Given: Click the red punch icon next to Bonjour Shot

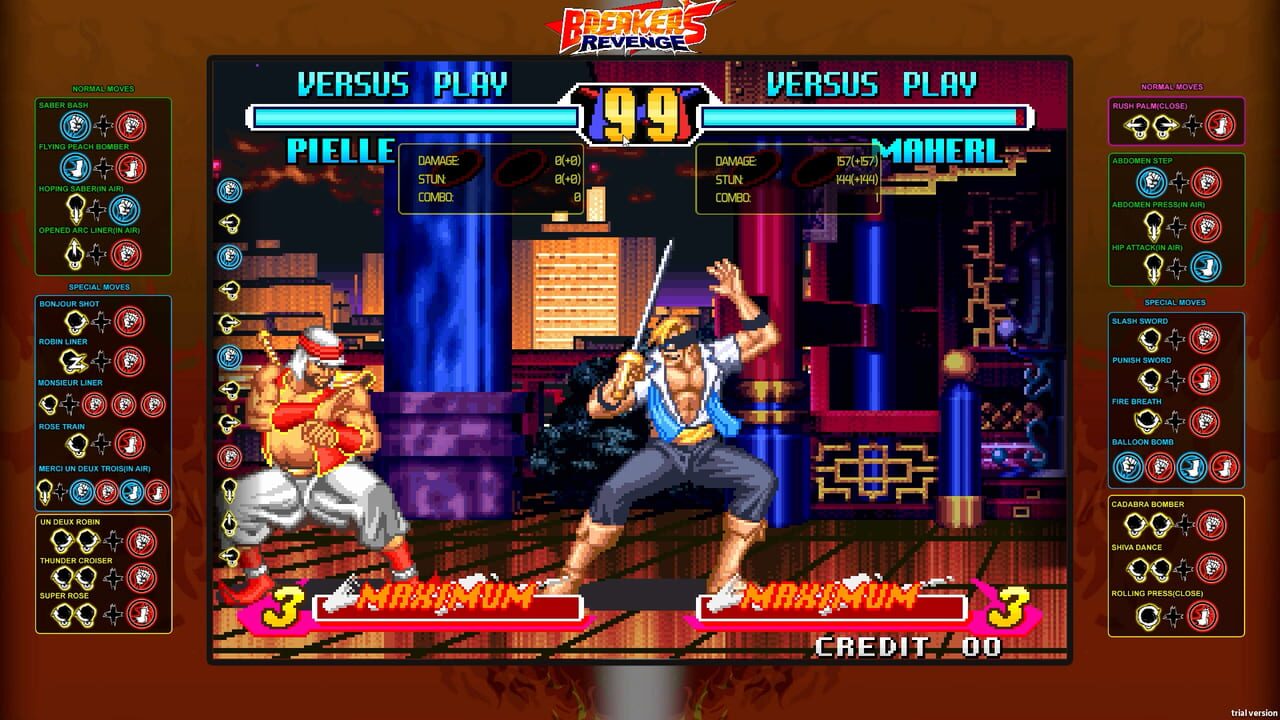Looking at the screenshot, I should (x=128, y=322).
